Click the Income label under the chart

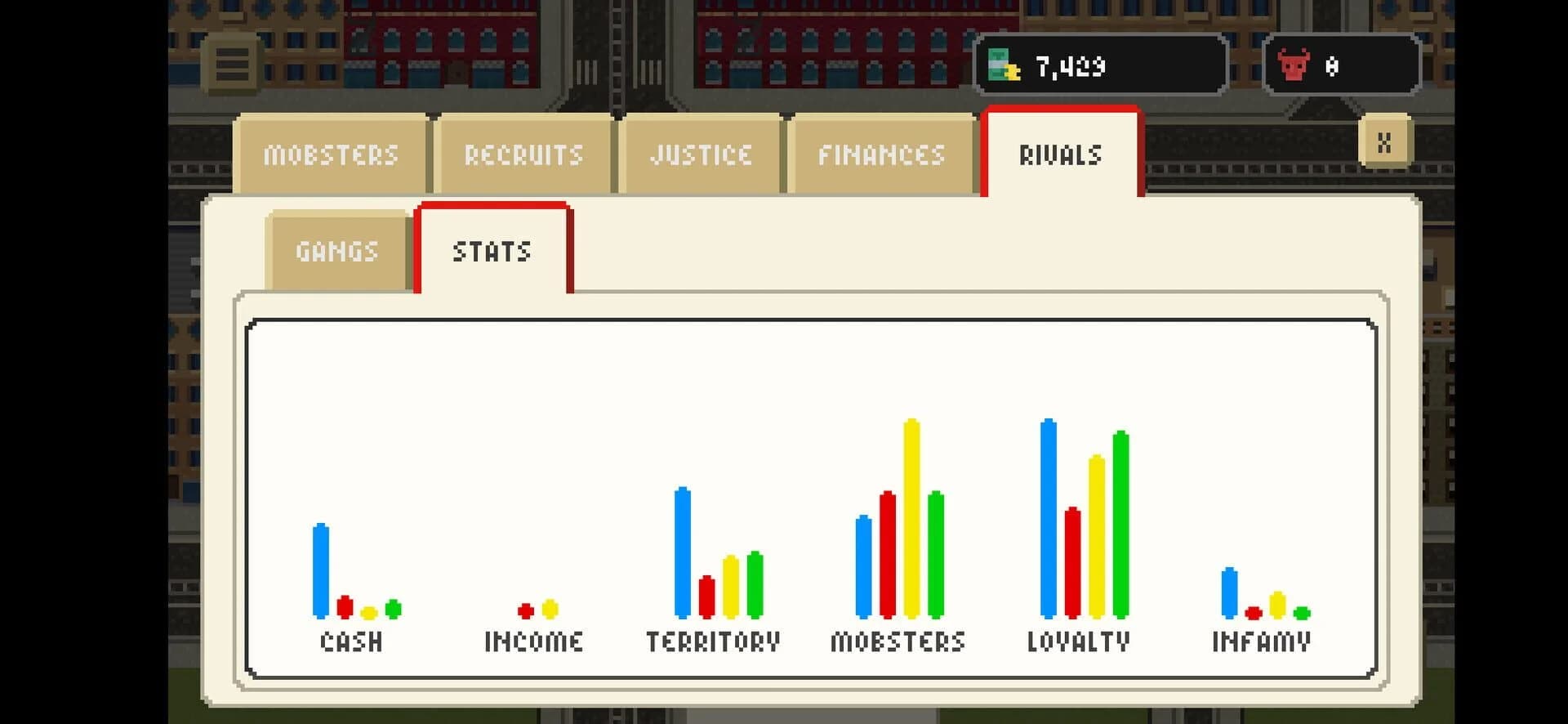[x=532, y=641]
